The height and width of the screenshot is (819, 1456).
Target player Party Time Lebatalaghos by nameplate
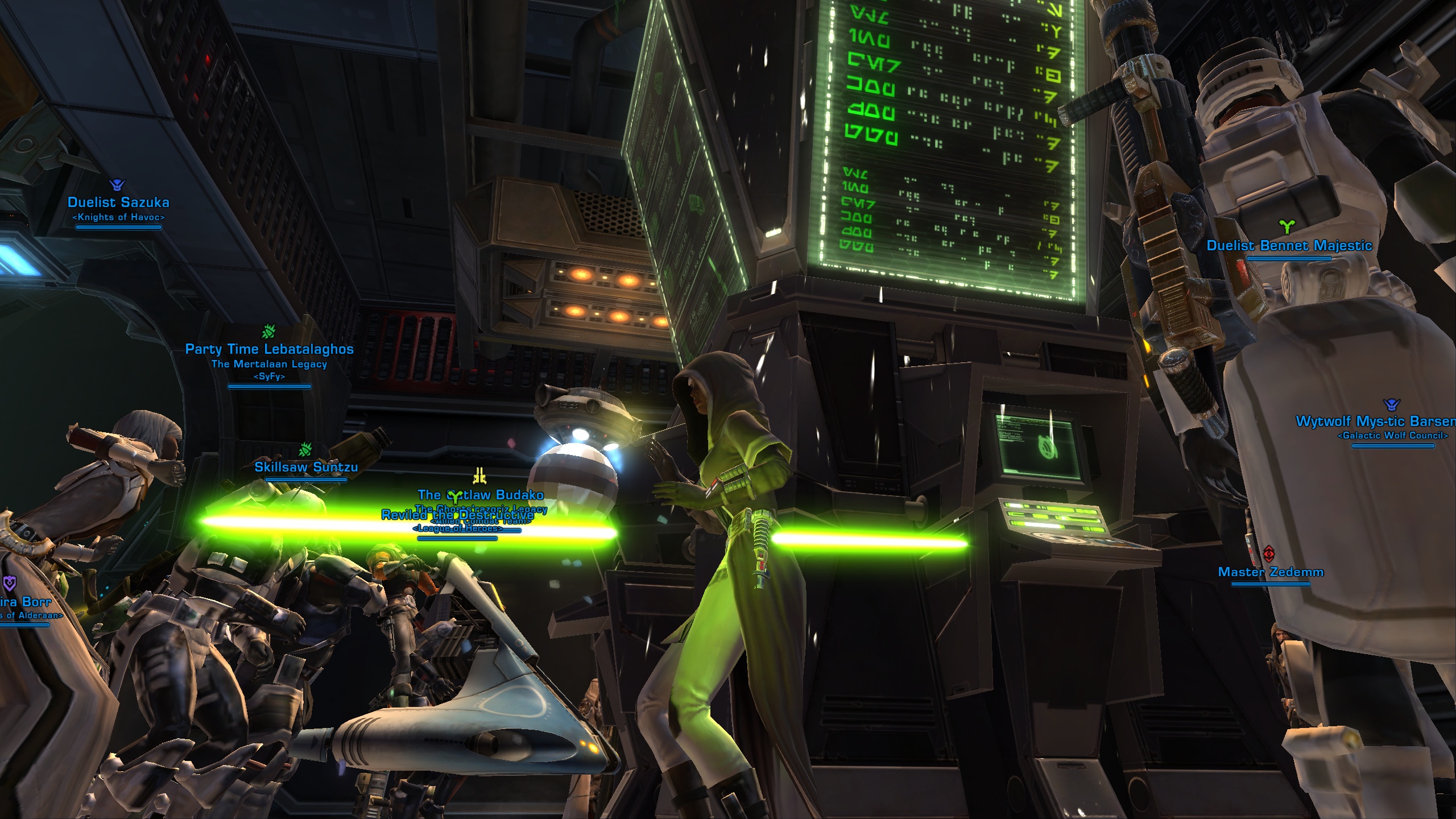270,349
